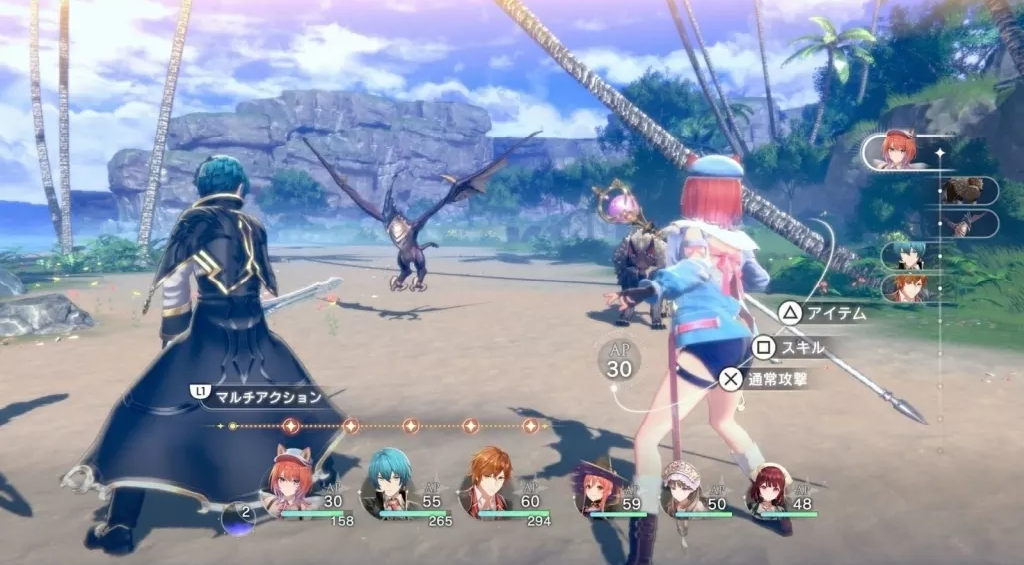Select the white-bonnet reserve member with AP 50
This screenshot has width=1024, height=565.
coord(683,488)
